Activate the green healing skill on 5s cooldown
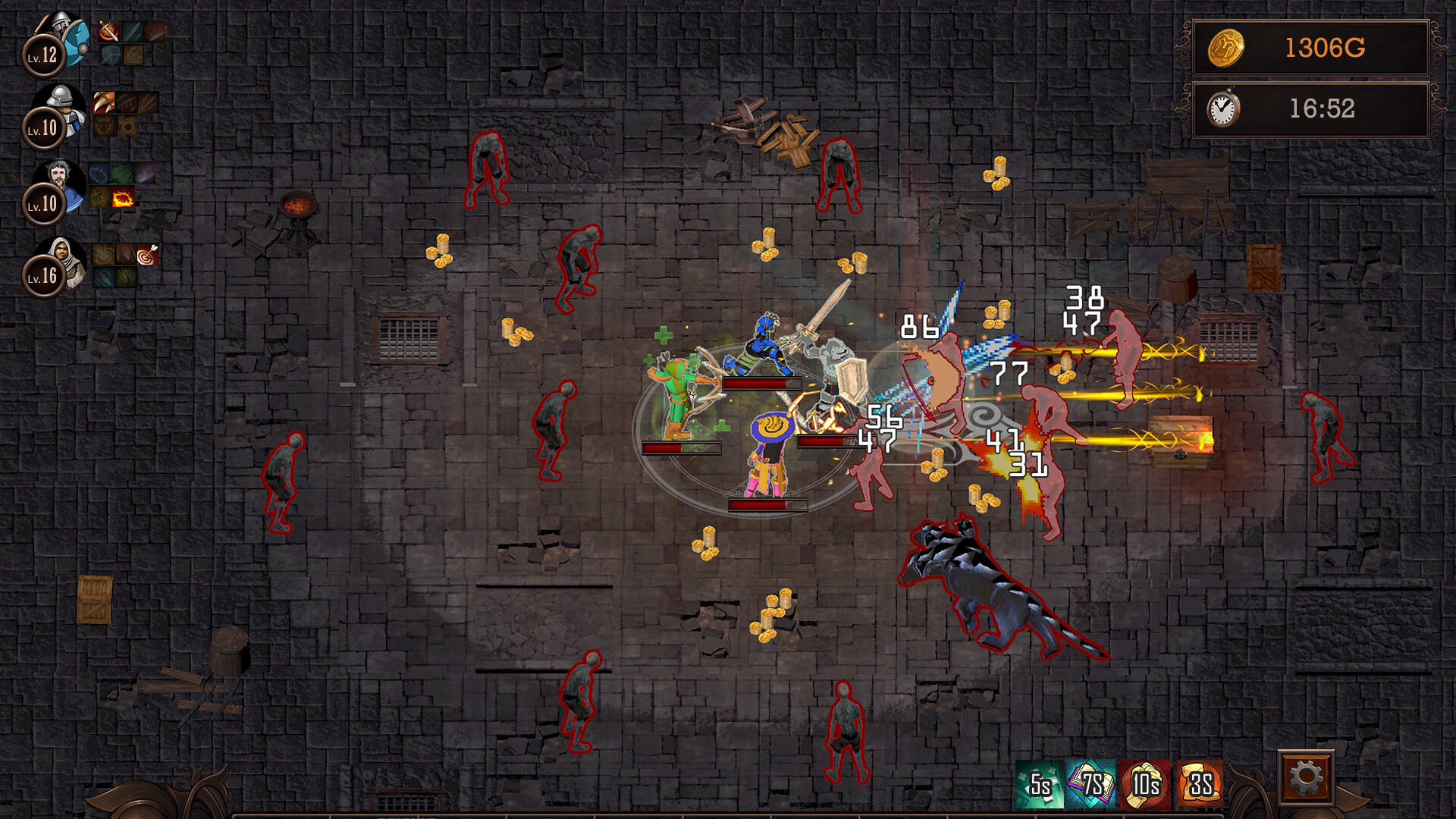 (1040, 785)
